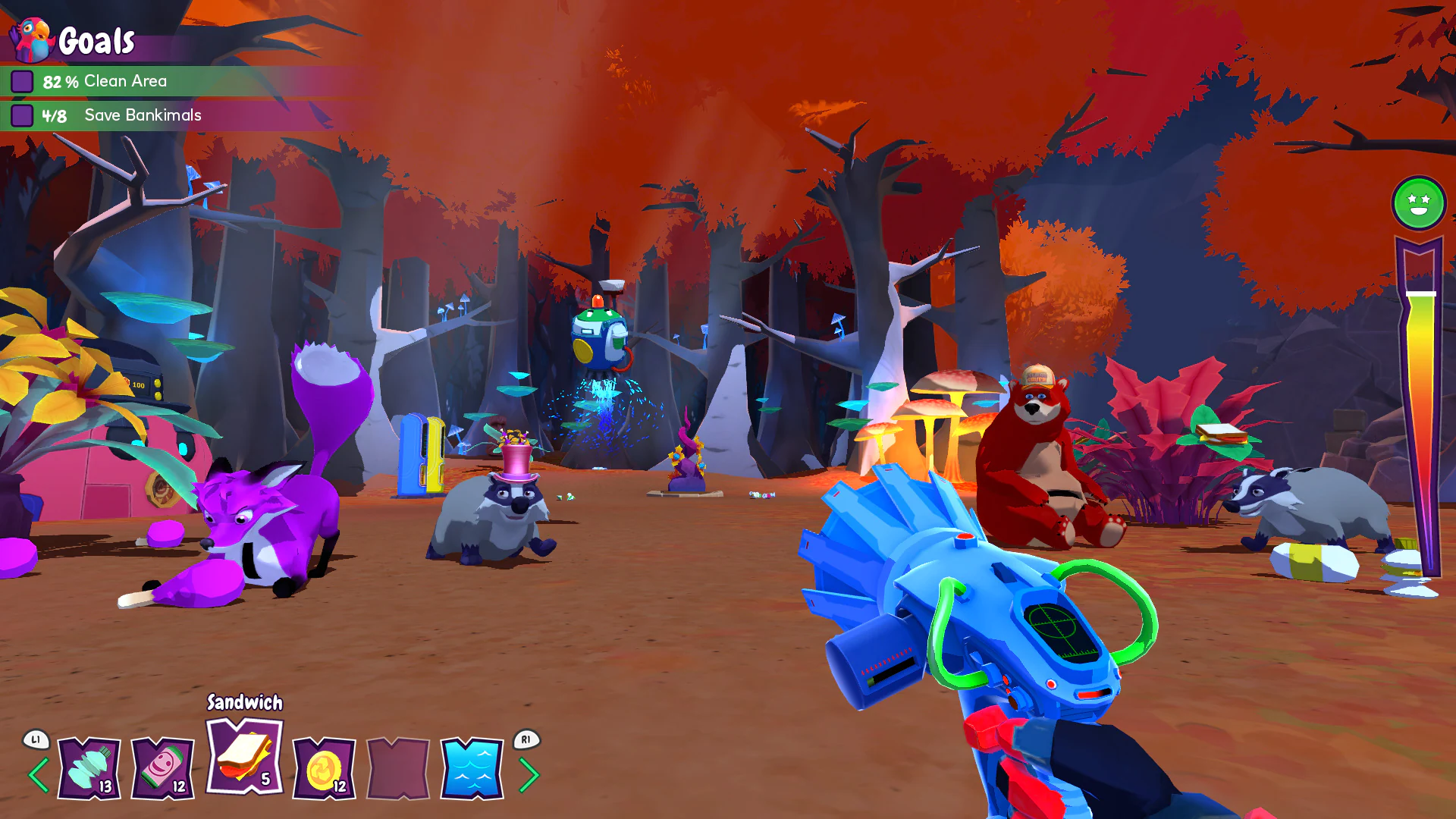Select the crushed water bottle hotbar item
Viewport: 1456px width, 819px height.
click(87, 766)
